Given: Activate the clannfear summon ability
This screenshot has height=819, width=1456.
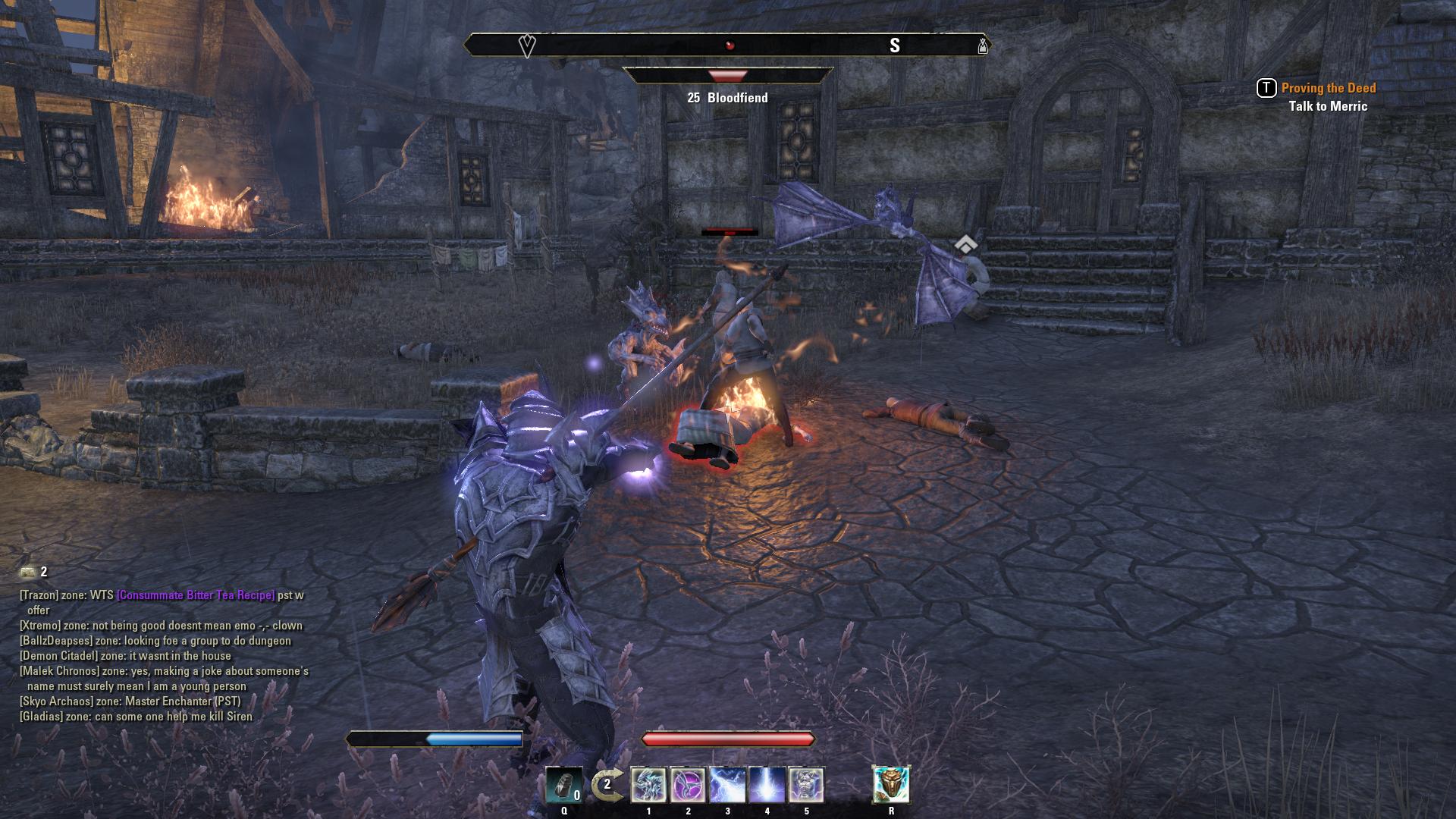Looking at the screenshot, I should 648,785.
